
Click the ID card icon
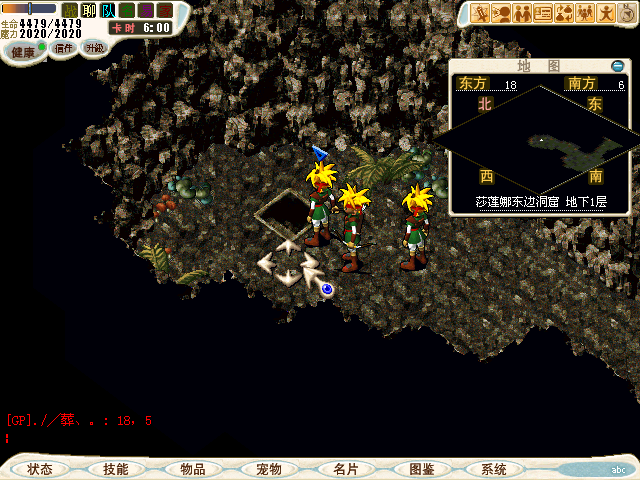(x=543, y=13)
